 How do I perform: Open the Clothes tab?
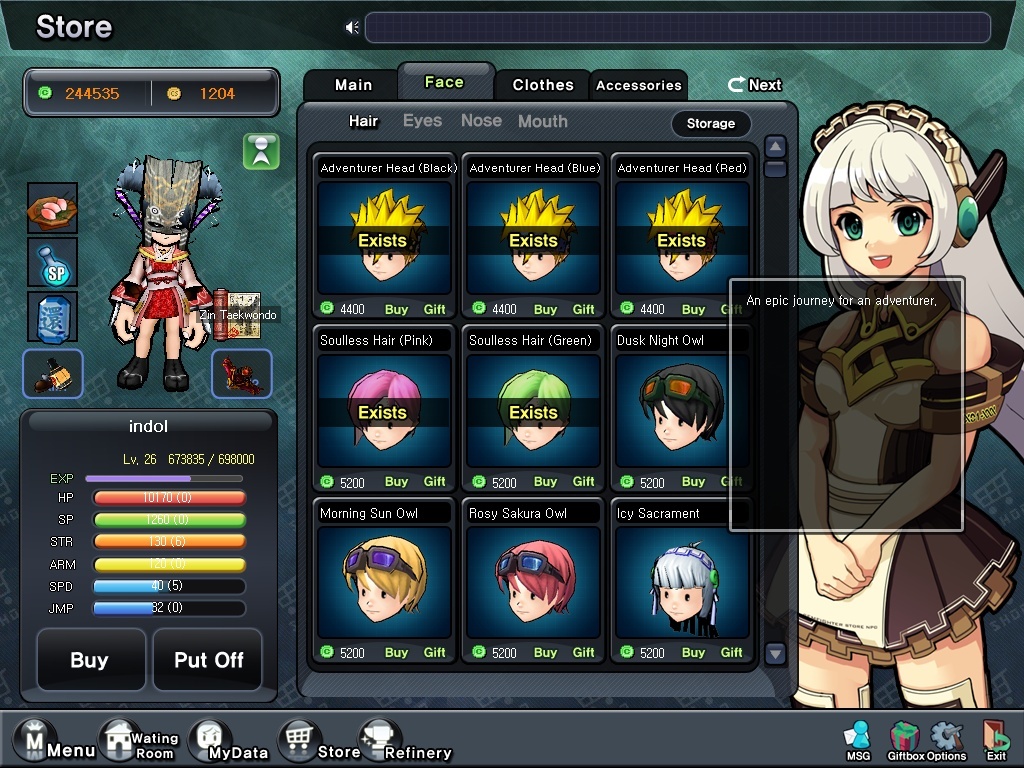[543, 85]
